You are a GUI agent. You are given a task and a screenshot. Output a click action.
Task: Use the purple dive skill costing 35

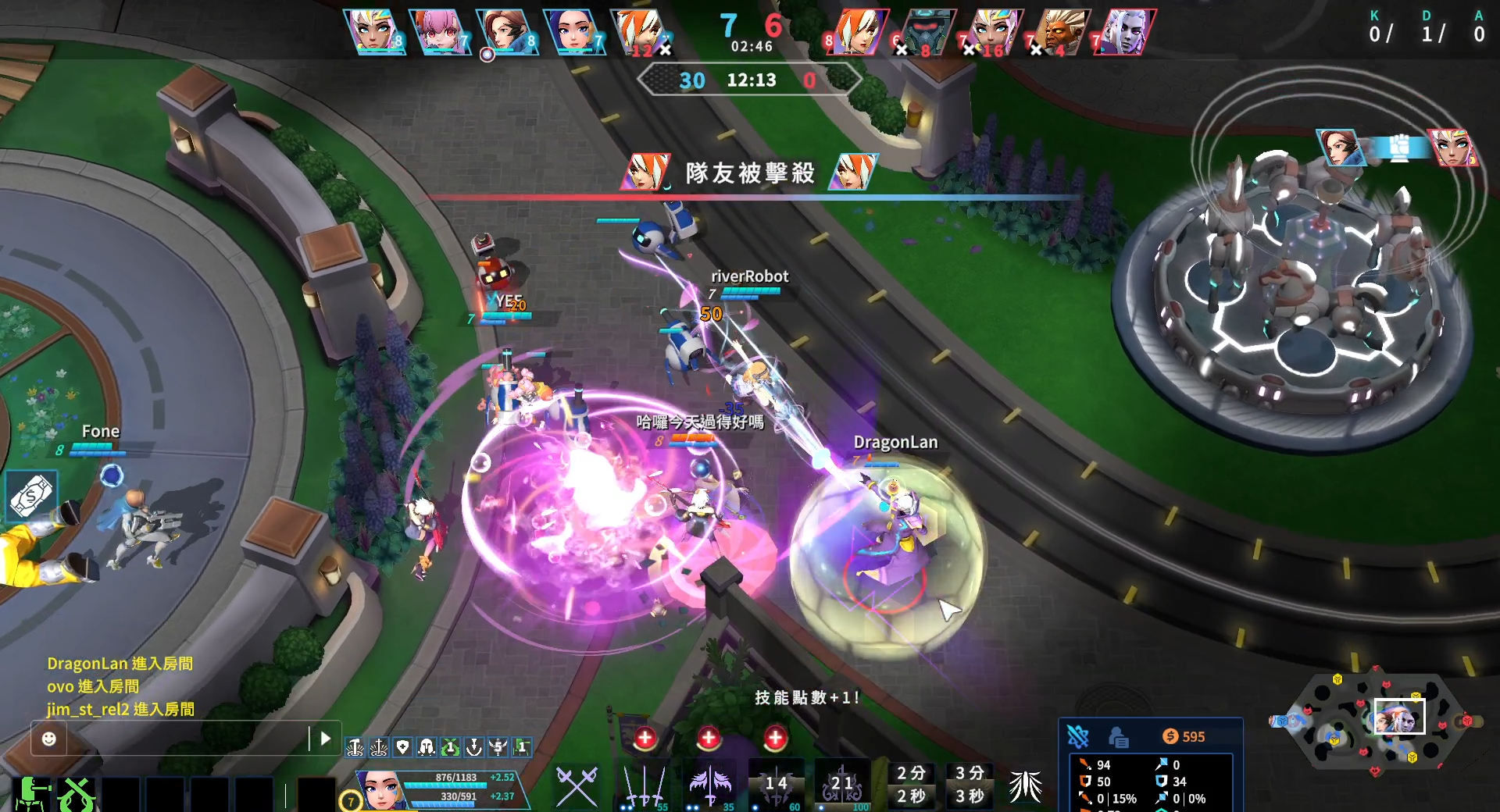(x=708, y=785)
